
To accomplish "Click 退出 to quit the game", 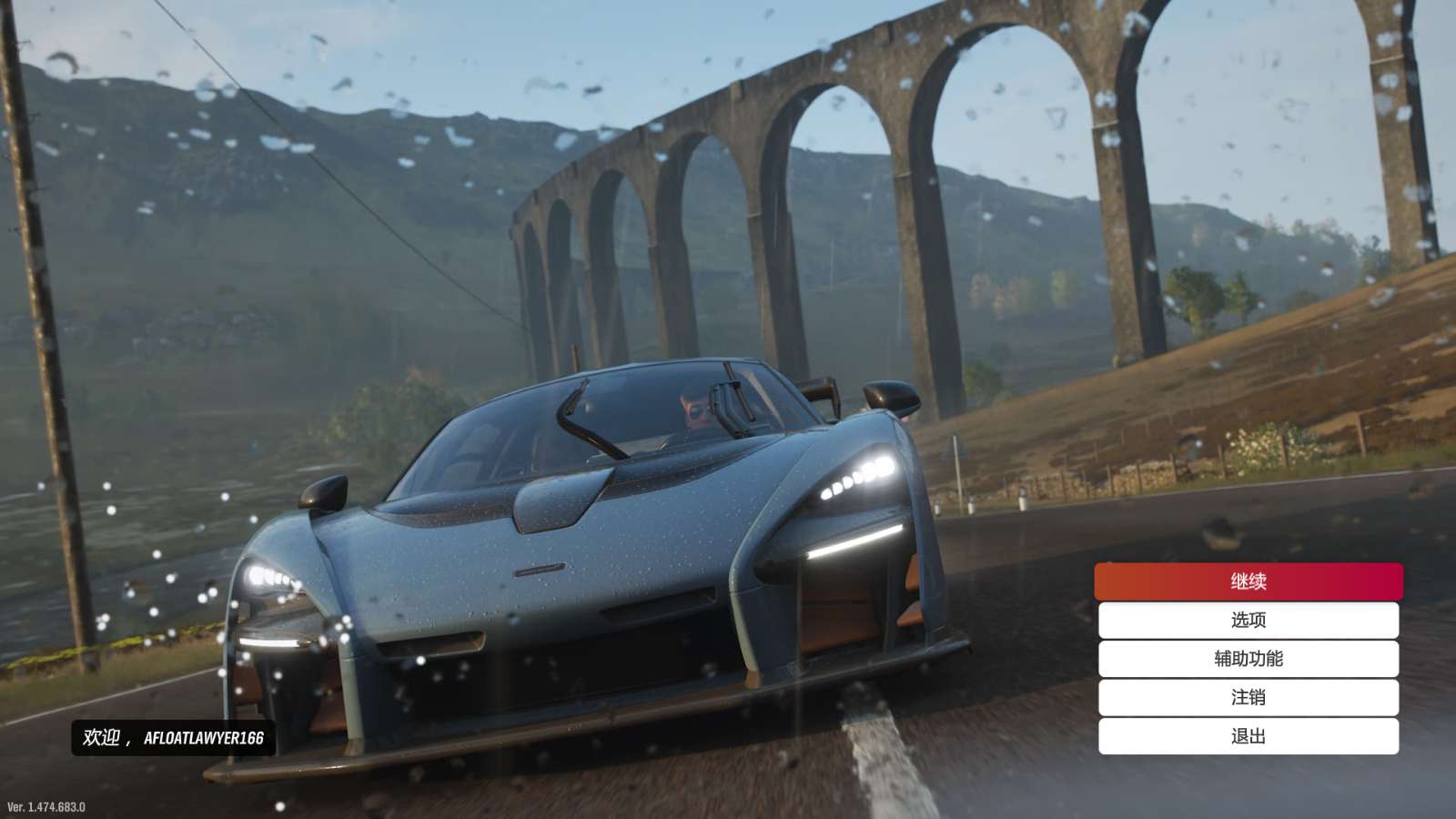I will [x=1248, y=736].
